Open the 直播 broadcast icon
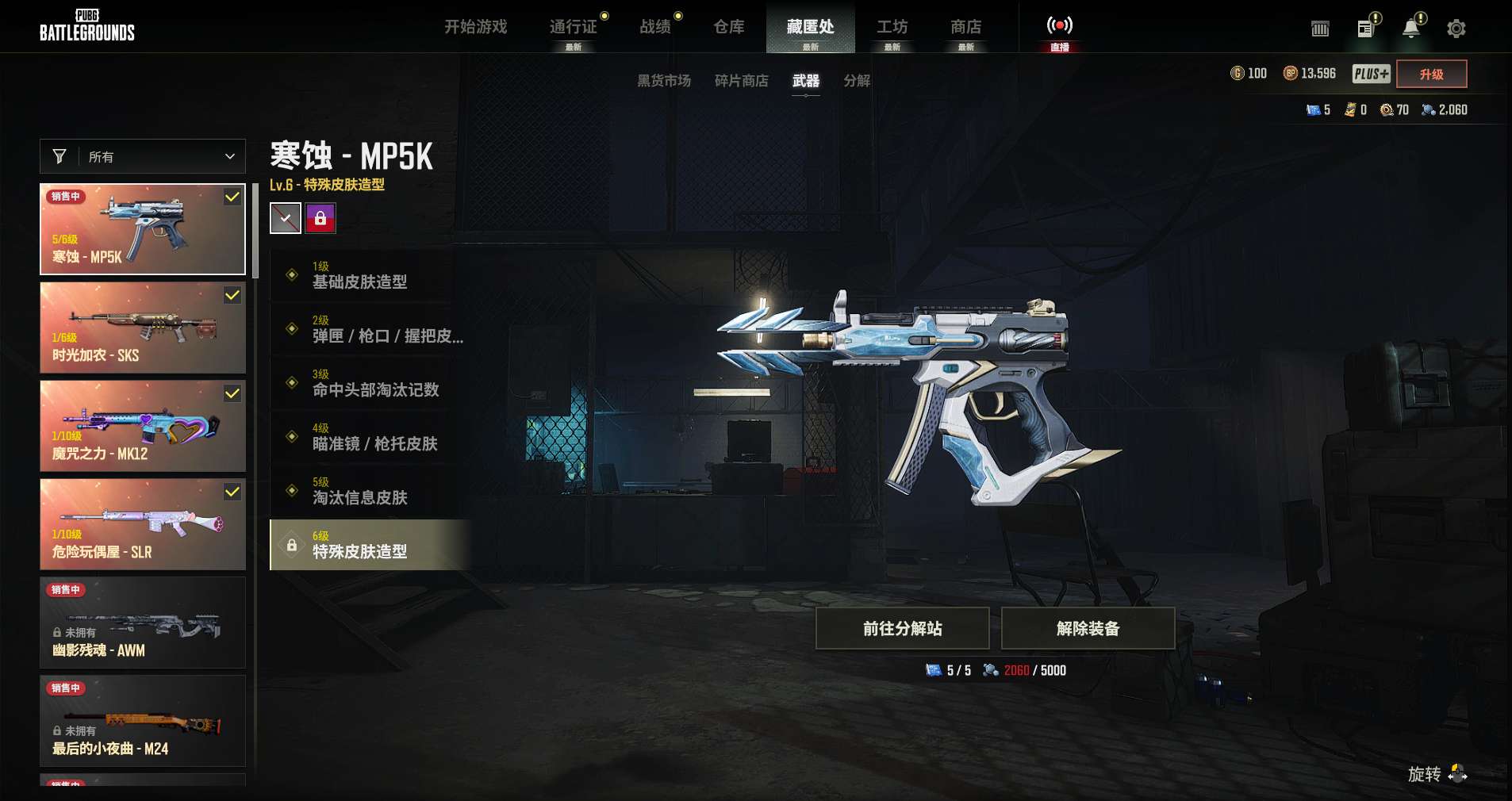Viewport: 1512px width, 801px height. tap(1059, 27)
